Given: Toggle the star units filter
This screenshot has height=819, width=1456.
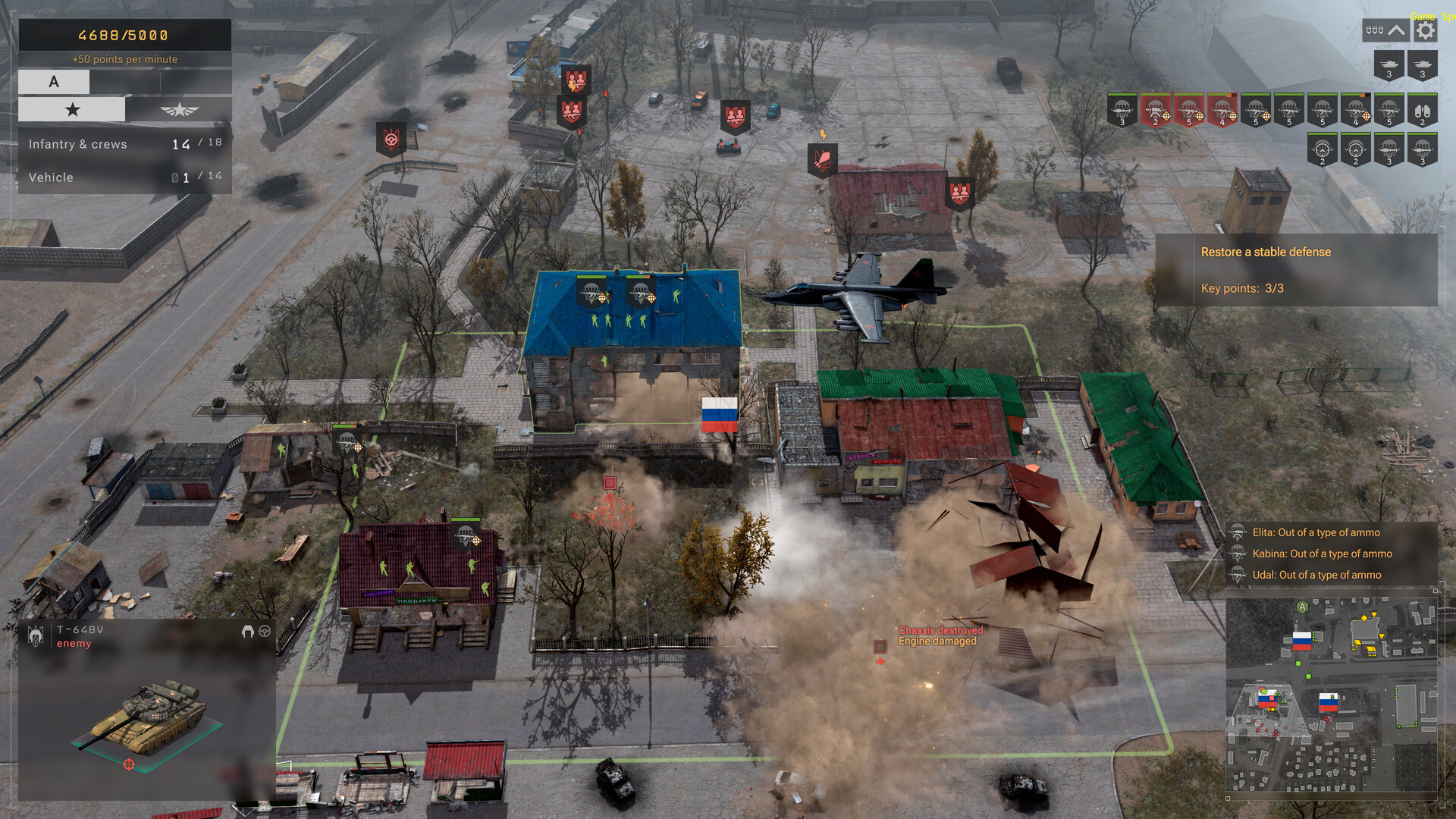Looking at the screenshot, I should pyautogui.click(x=71, y=109).
